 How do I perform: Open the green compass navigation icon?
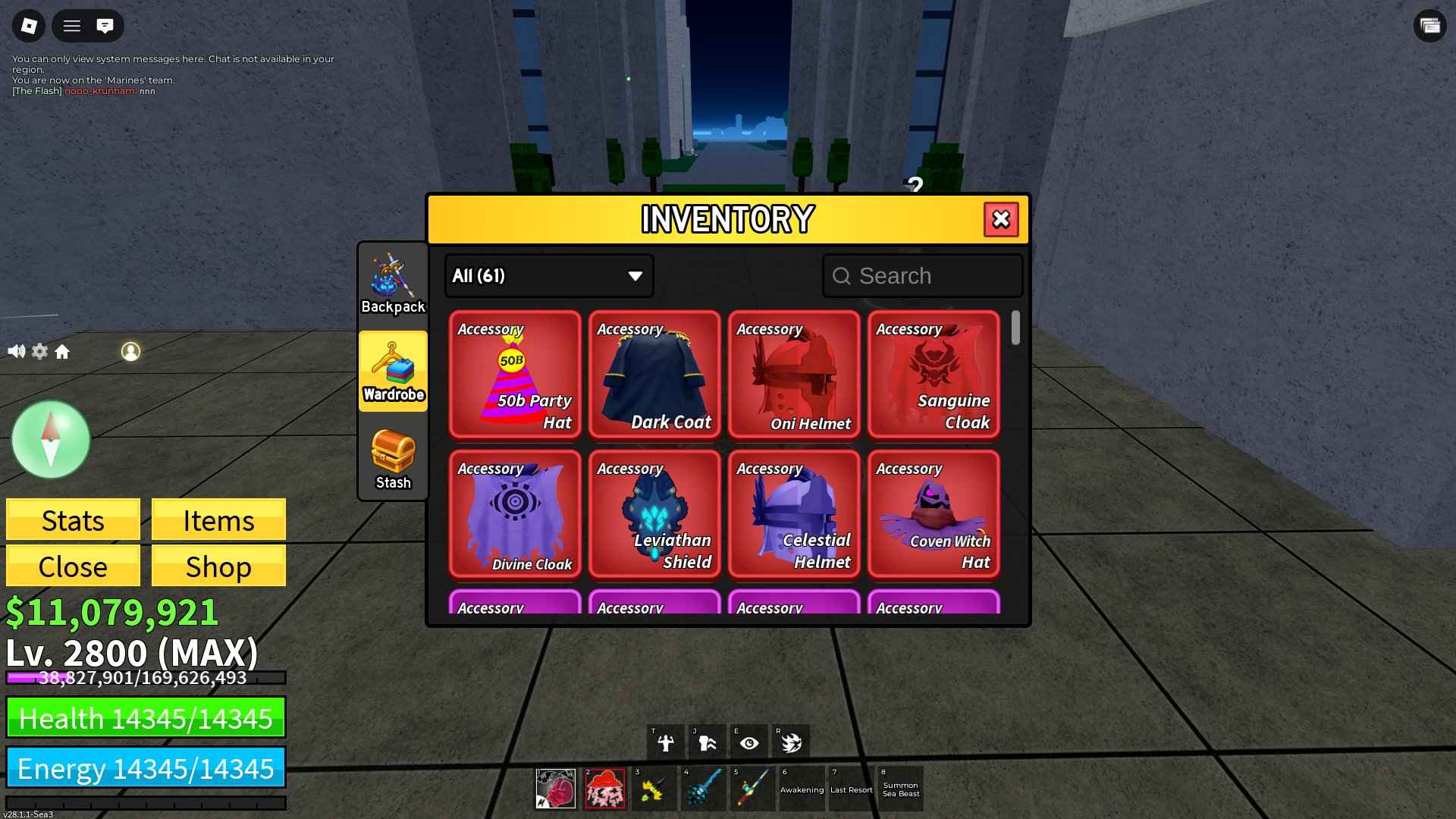[50, 440]
